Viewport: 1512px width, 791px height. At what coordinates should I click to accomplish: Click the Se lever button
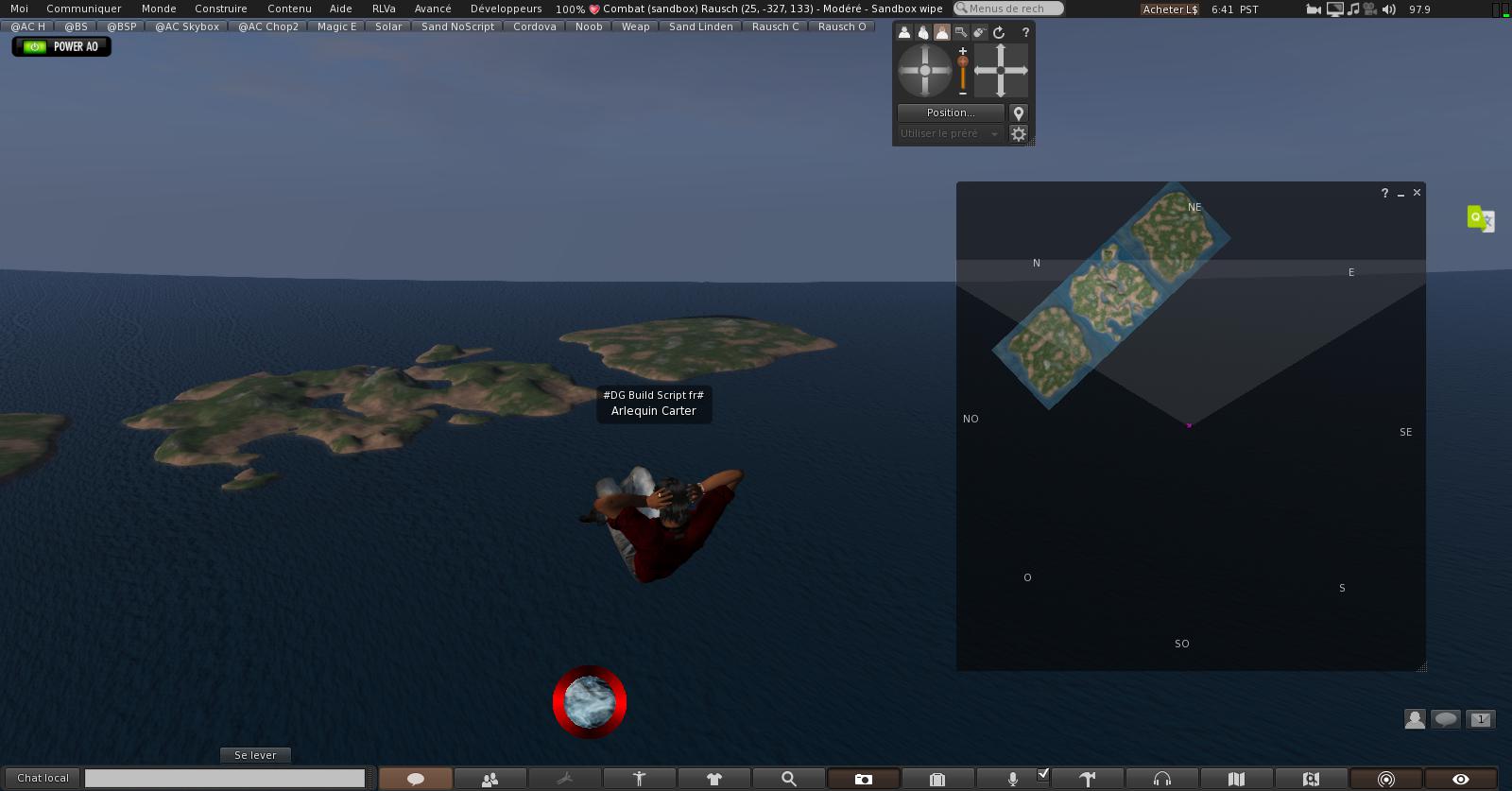[255, 755]
